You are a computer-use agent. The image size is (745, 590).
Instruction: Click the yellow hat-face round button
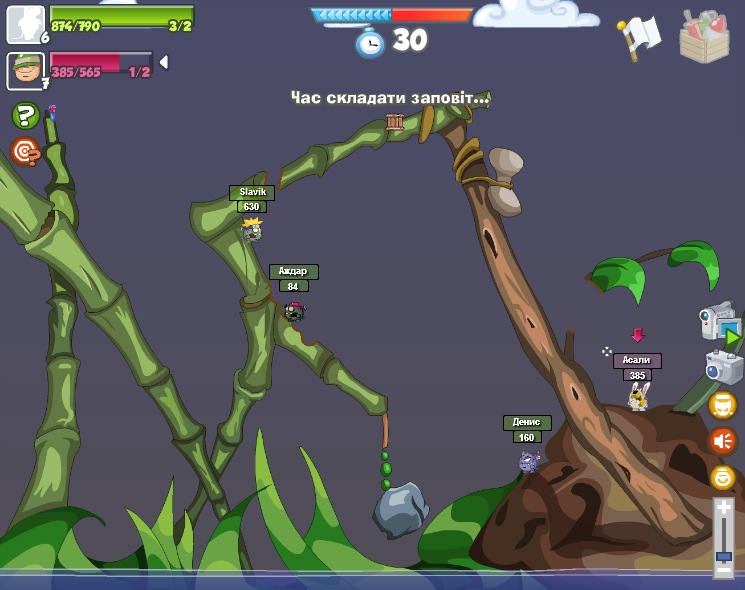click(722, 405)
